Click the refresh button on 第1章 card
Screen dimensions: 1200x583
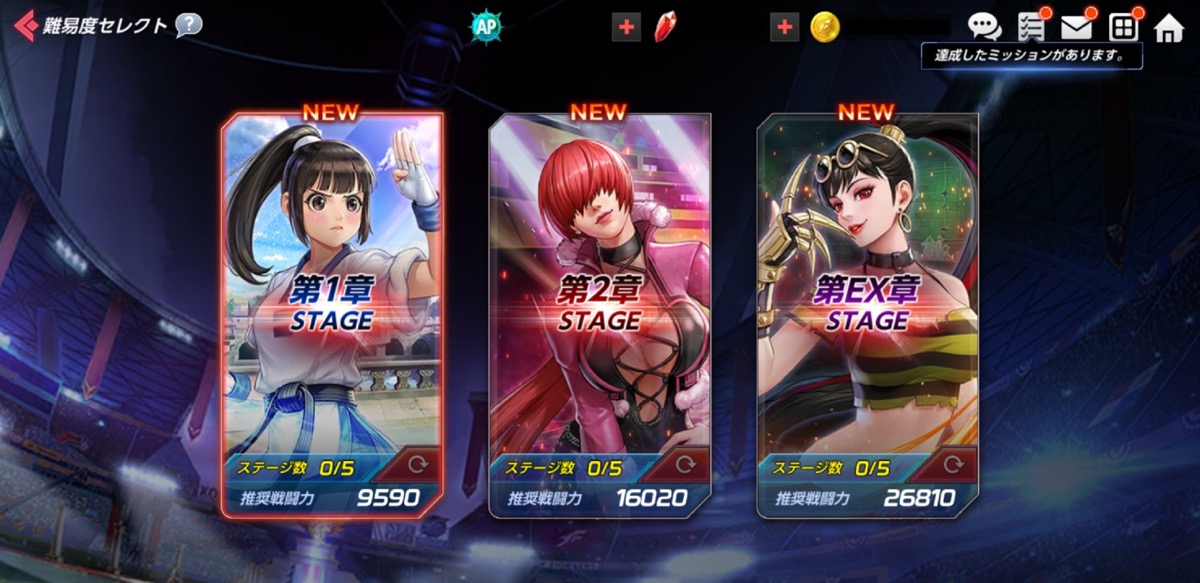[417, 465]
